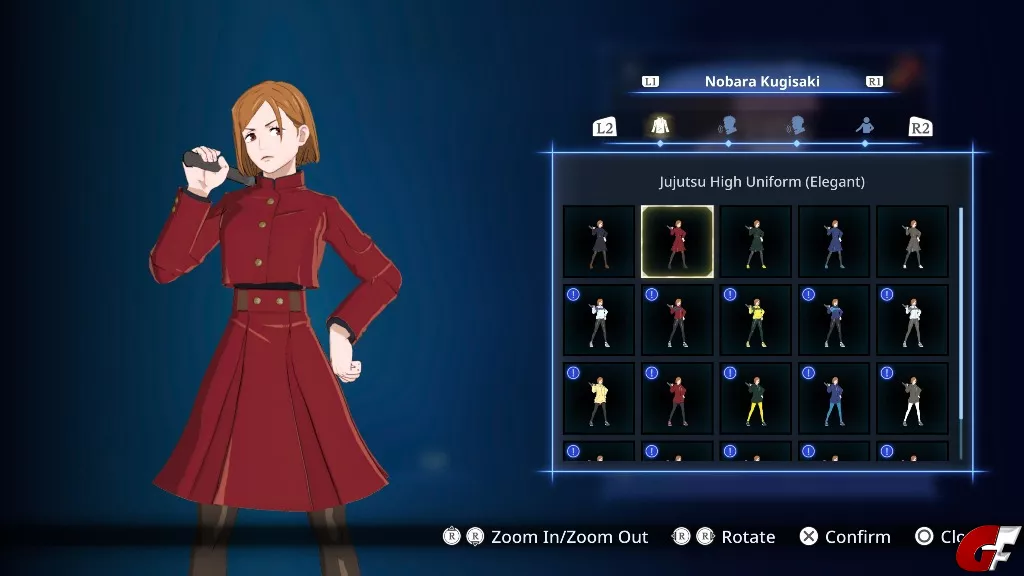Open the pose figure category tab
The width and height of the screenshot is (1024, 576).
(x=865, y=126)
